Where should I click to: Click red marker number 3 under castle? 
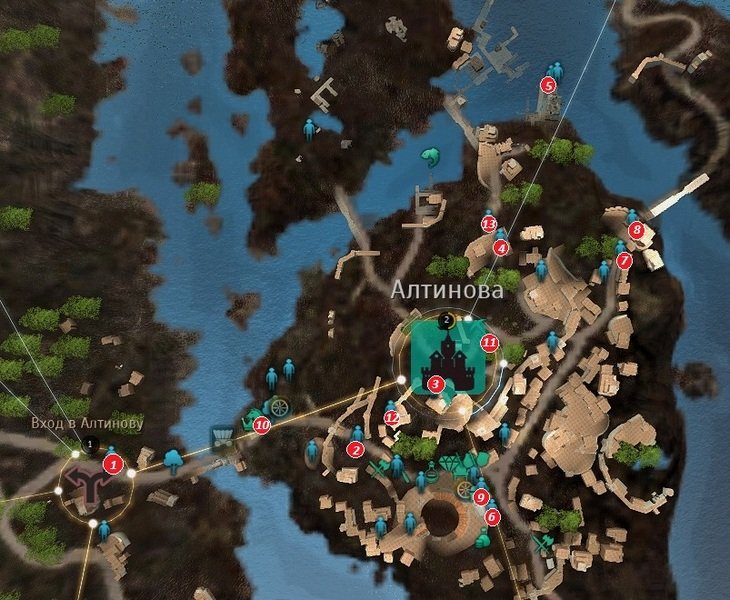434,383
